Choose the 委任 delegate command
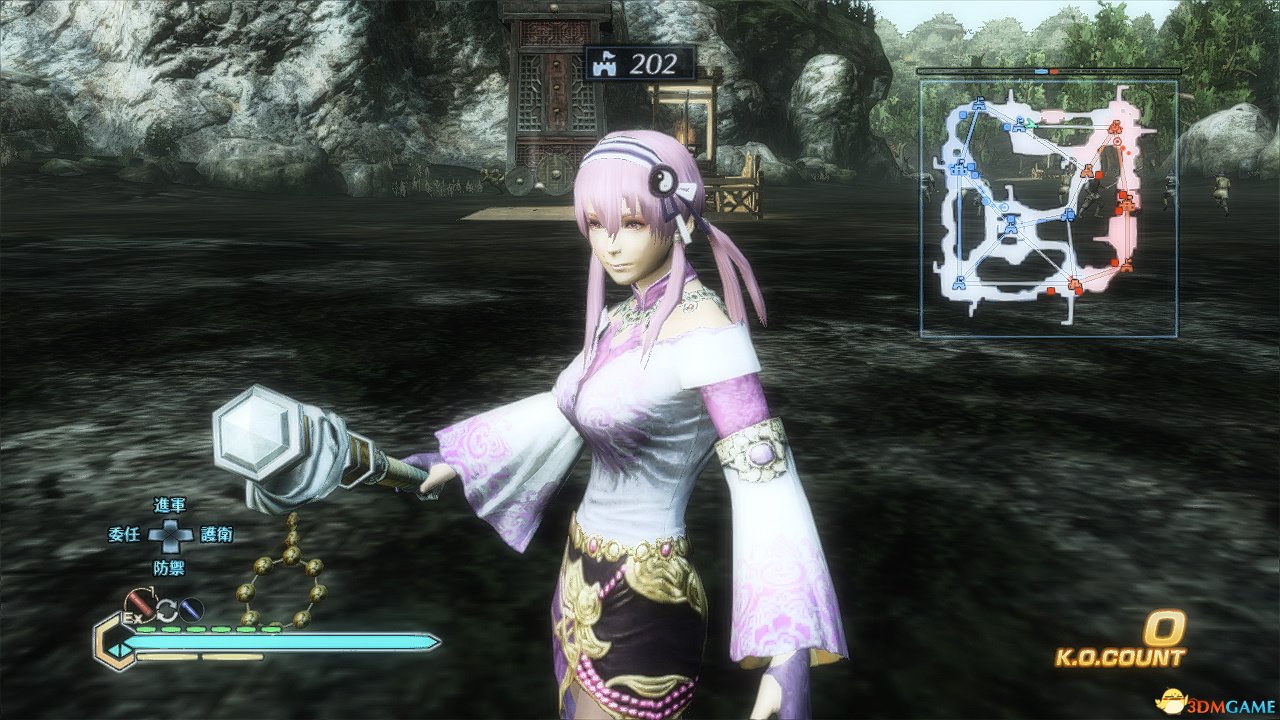Viewport: 1280px width, 720px height. pyautogui.click(x=123, y=535)
